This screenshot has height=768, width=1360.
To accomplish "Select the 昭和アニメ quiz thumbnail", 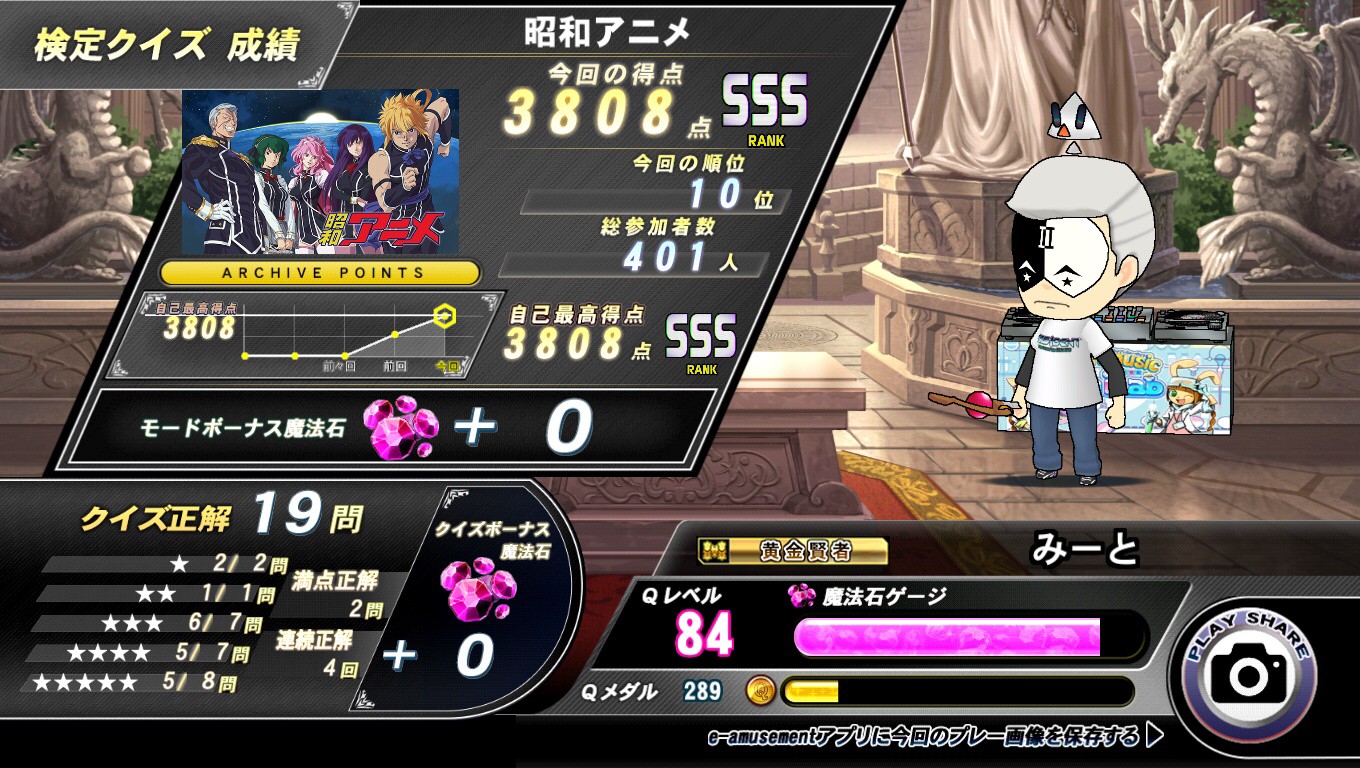I will 320,171.
